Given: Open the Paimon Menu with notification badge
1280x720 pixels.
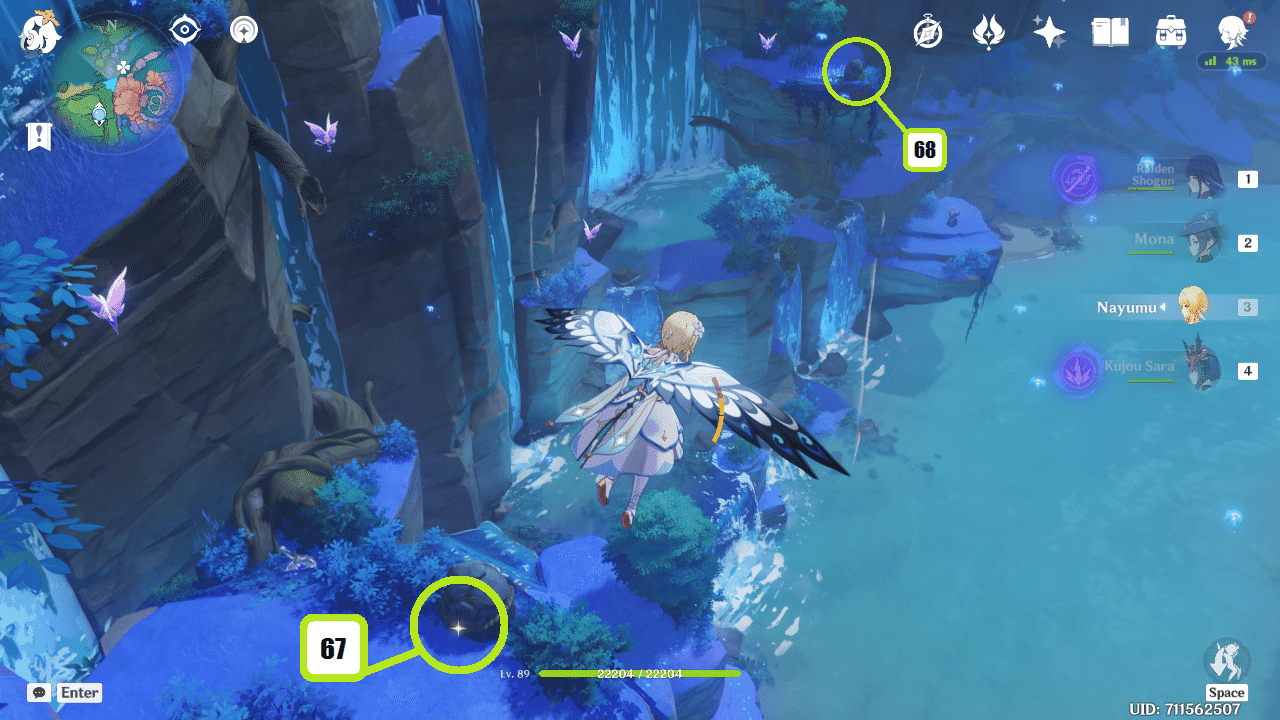Looking at the screenshot, I should [1232, 30].
